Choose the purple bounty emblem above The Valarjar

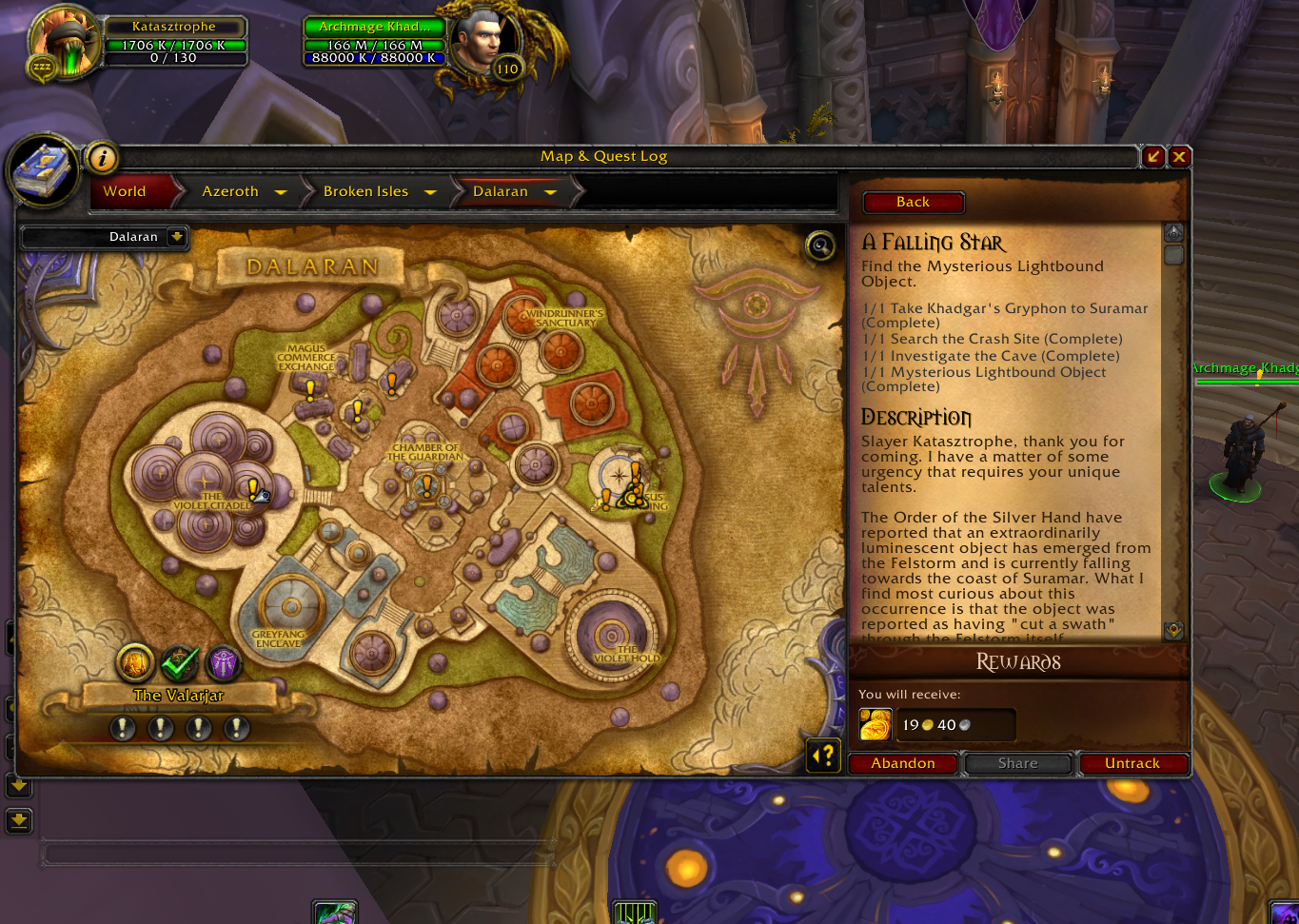224,663
